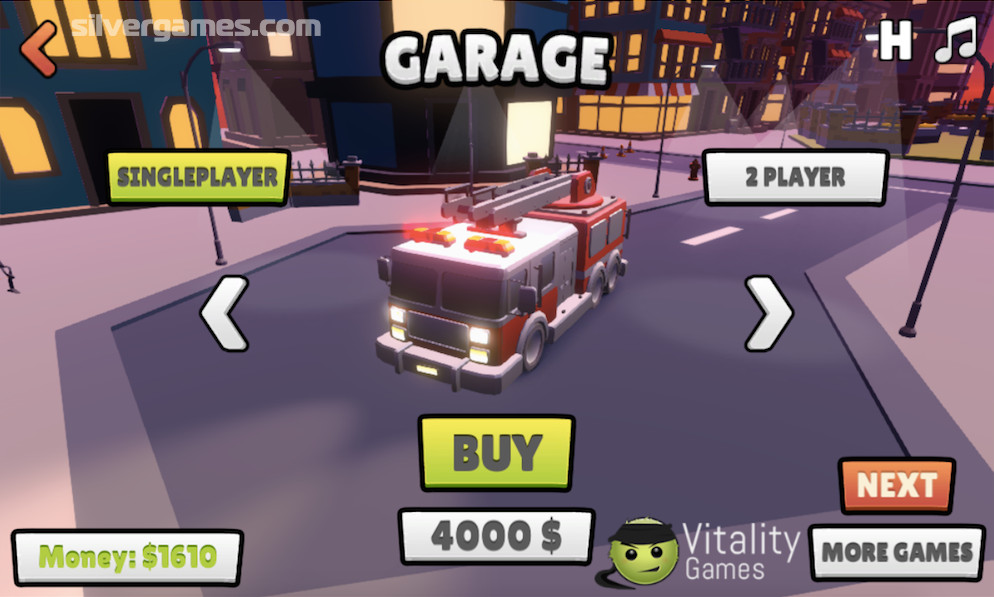Open More Games
994x597 pixels.
pyautogui.click(x=897, y=552)
